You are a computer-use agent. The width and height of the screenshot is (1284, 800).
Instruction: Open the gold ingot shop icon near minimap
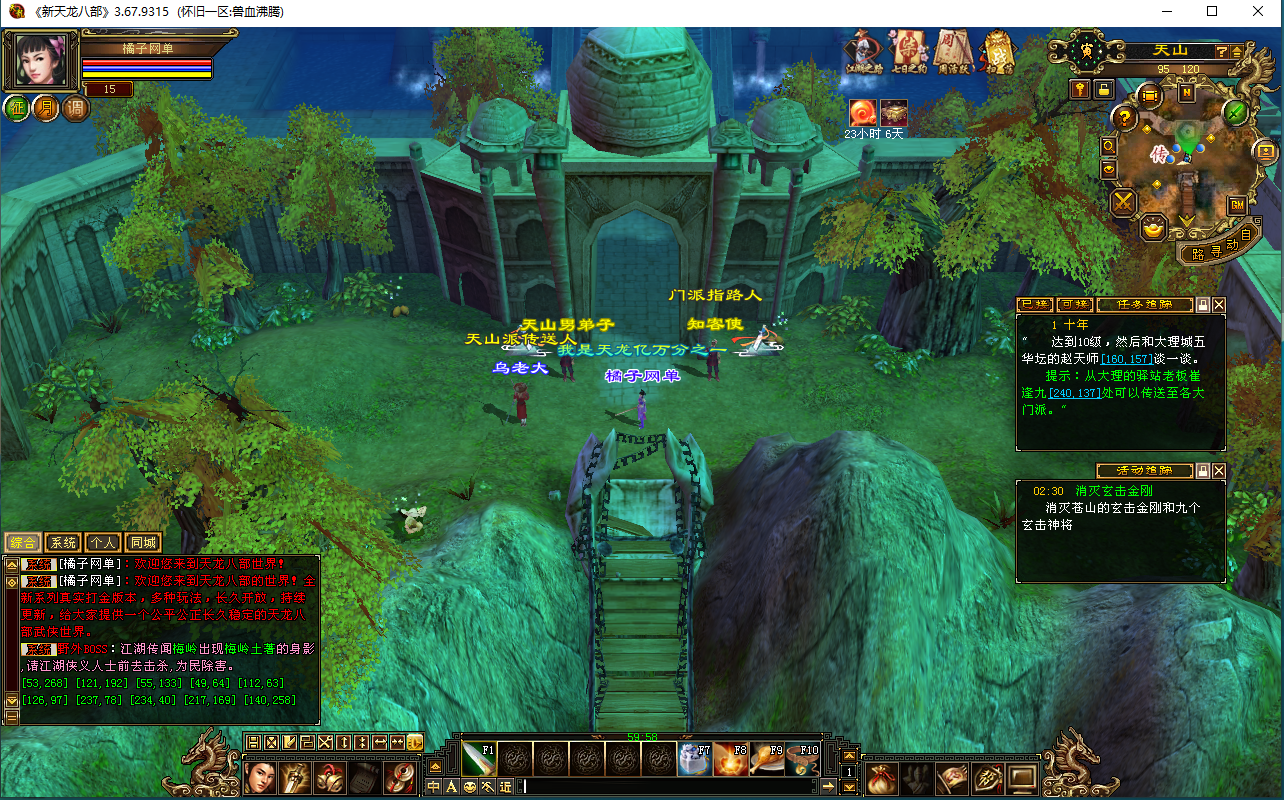point(1155,228)
